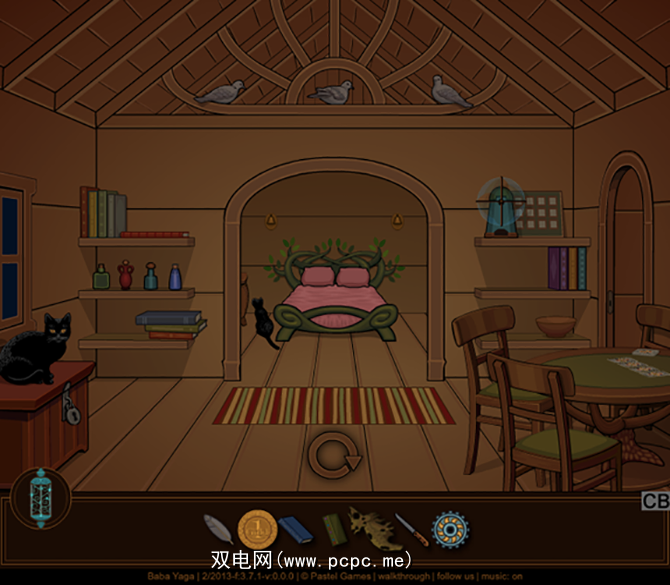This screenshot has height=585, width=670.
Task: Choose the dark green block inventory item
Action: (x=333, y=529)
